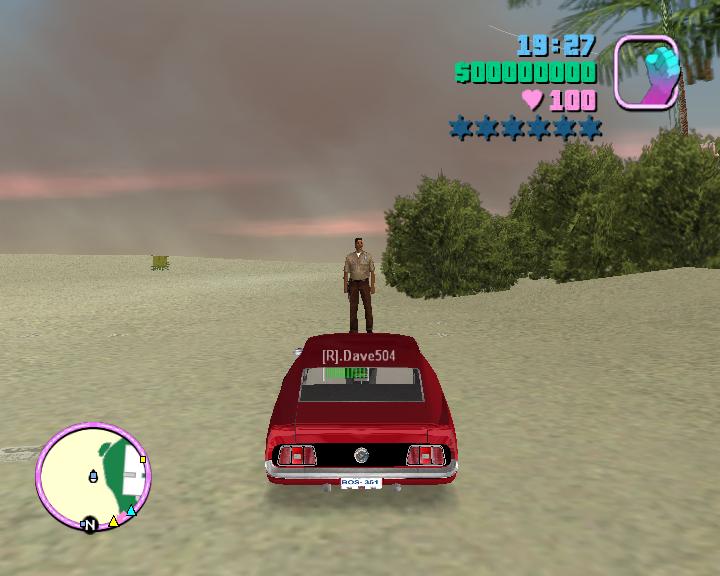Click the player position marker on the radar
Viewport: 720px width, 576px height.
(x=94, y=475)
